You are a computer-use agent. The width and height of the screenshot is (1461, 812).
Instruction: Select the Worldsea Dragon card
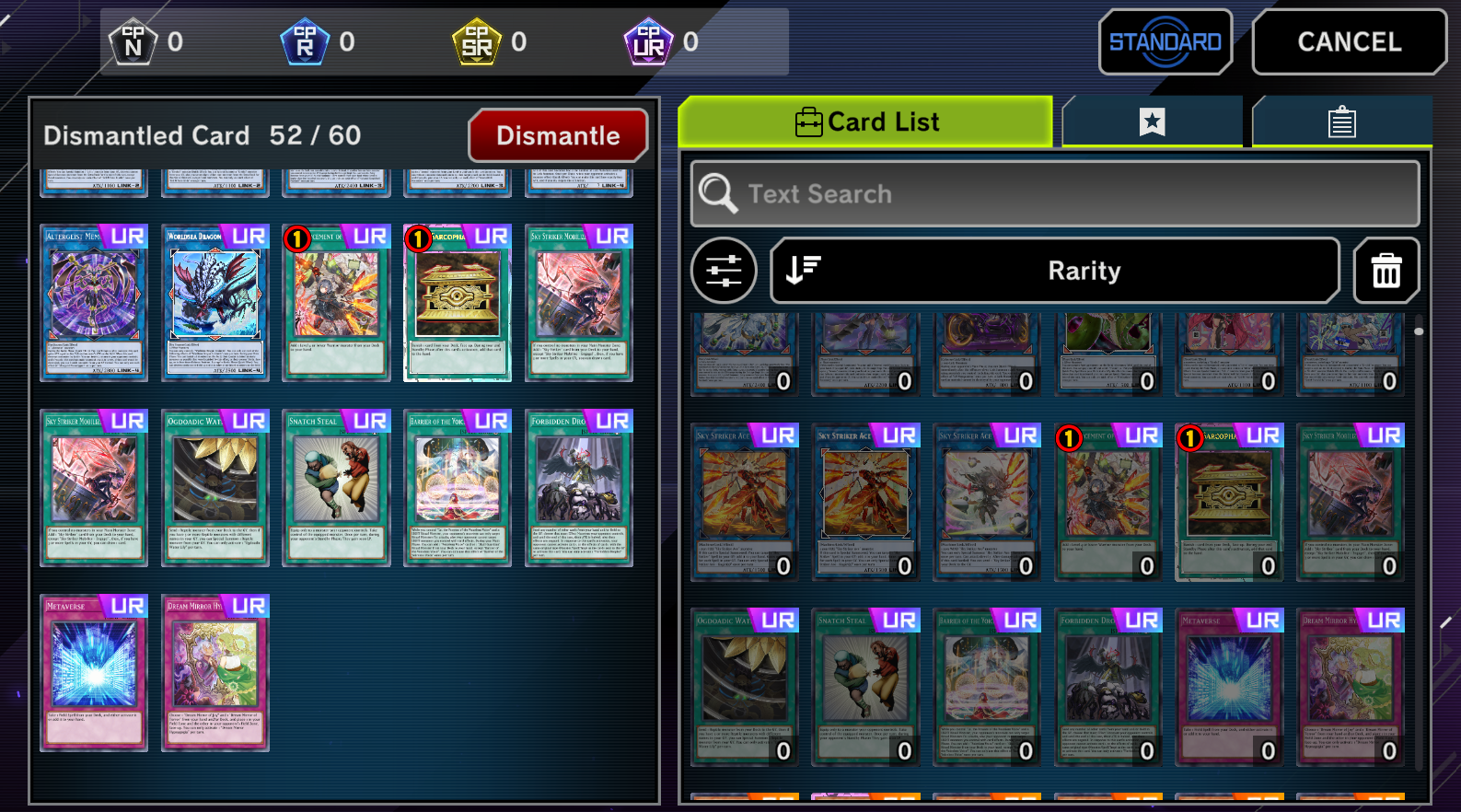[215, 303]
